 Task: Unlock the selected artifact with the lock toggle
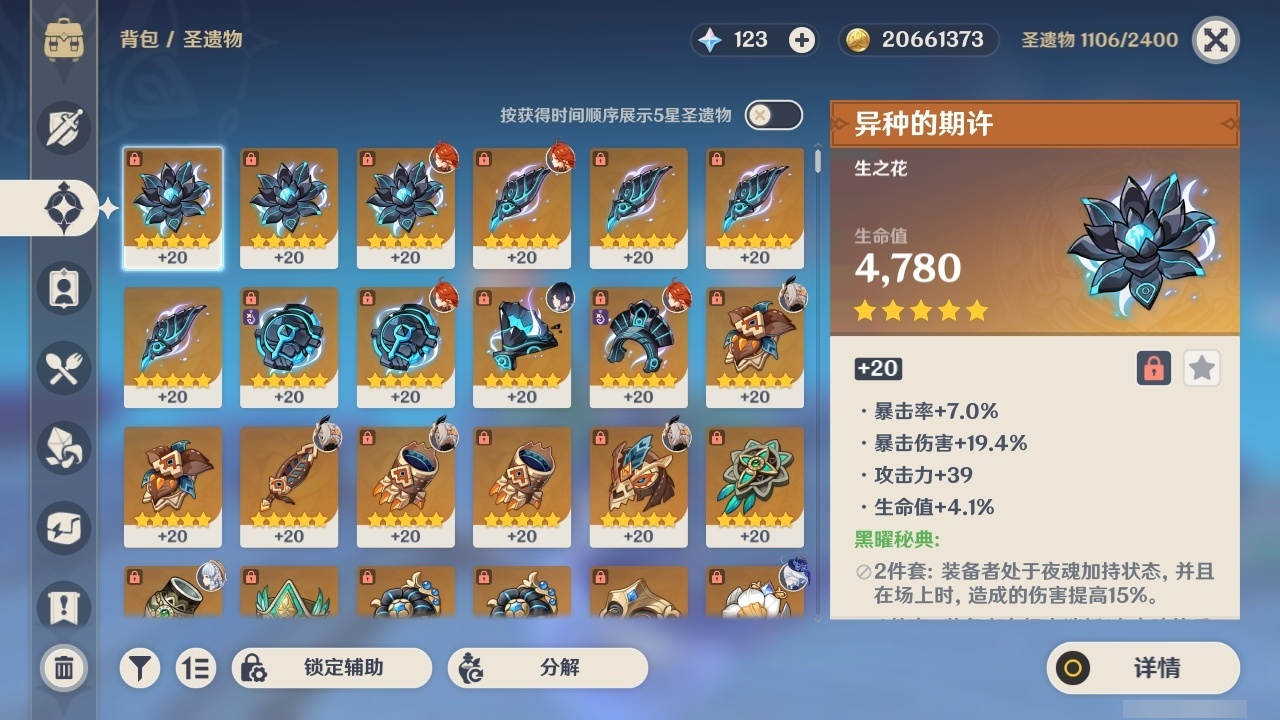coord(1155,368)
